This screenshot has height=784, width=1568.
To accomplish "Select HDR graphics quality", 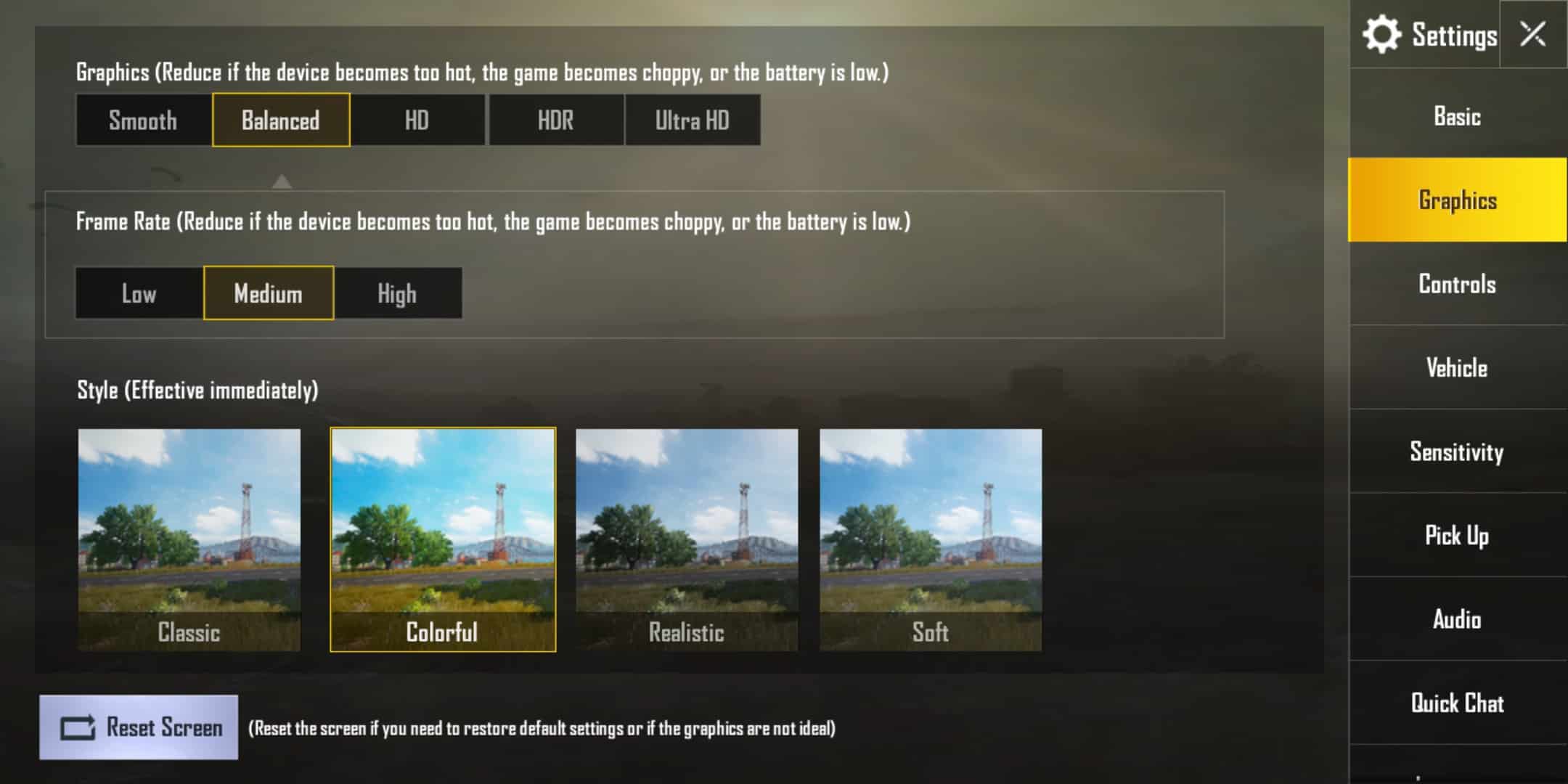I will [556, 120].
